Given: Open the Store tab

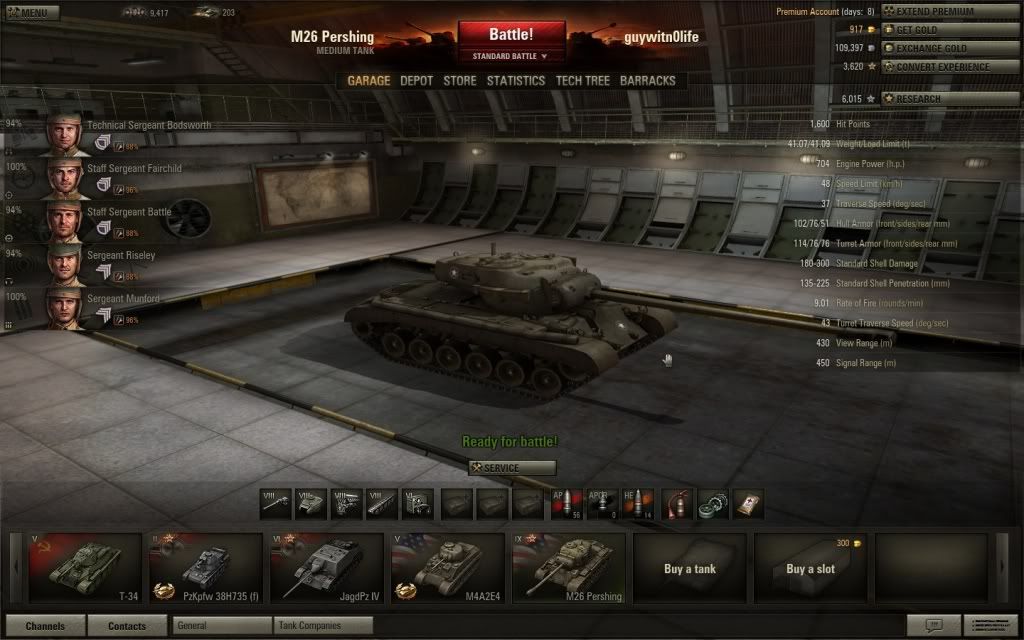Looking at the screenshot, I should tap(460, 81).
